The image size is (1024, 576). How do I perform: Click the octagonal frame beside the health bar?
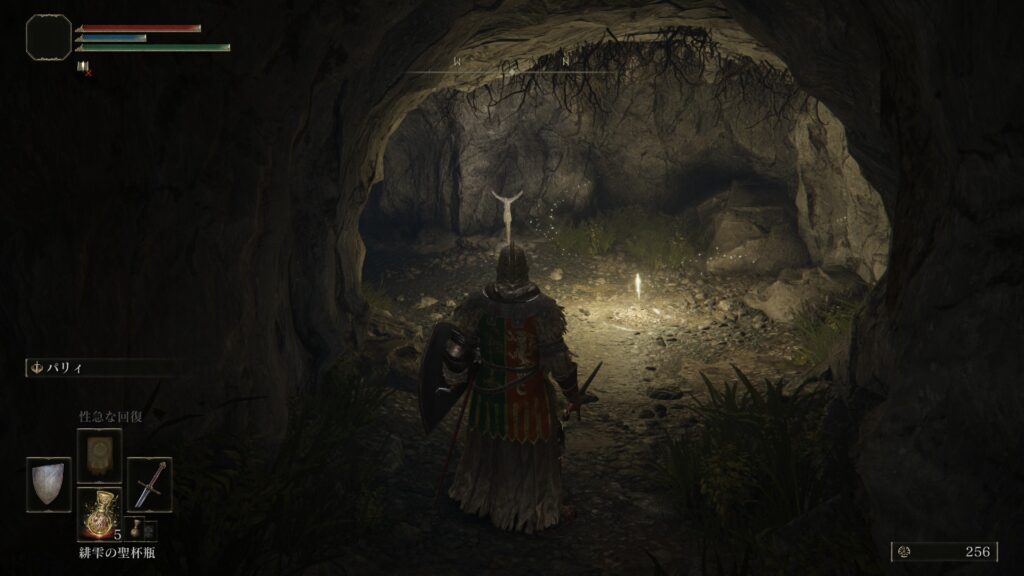(x=48, y=36)
